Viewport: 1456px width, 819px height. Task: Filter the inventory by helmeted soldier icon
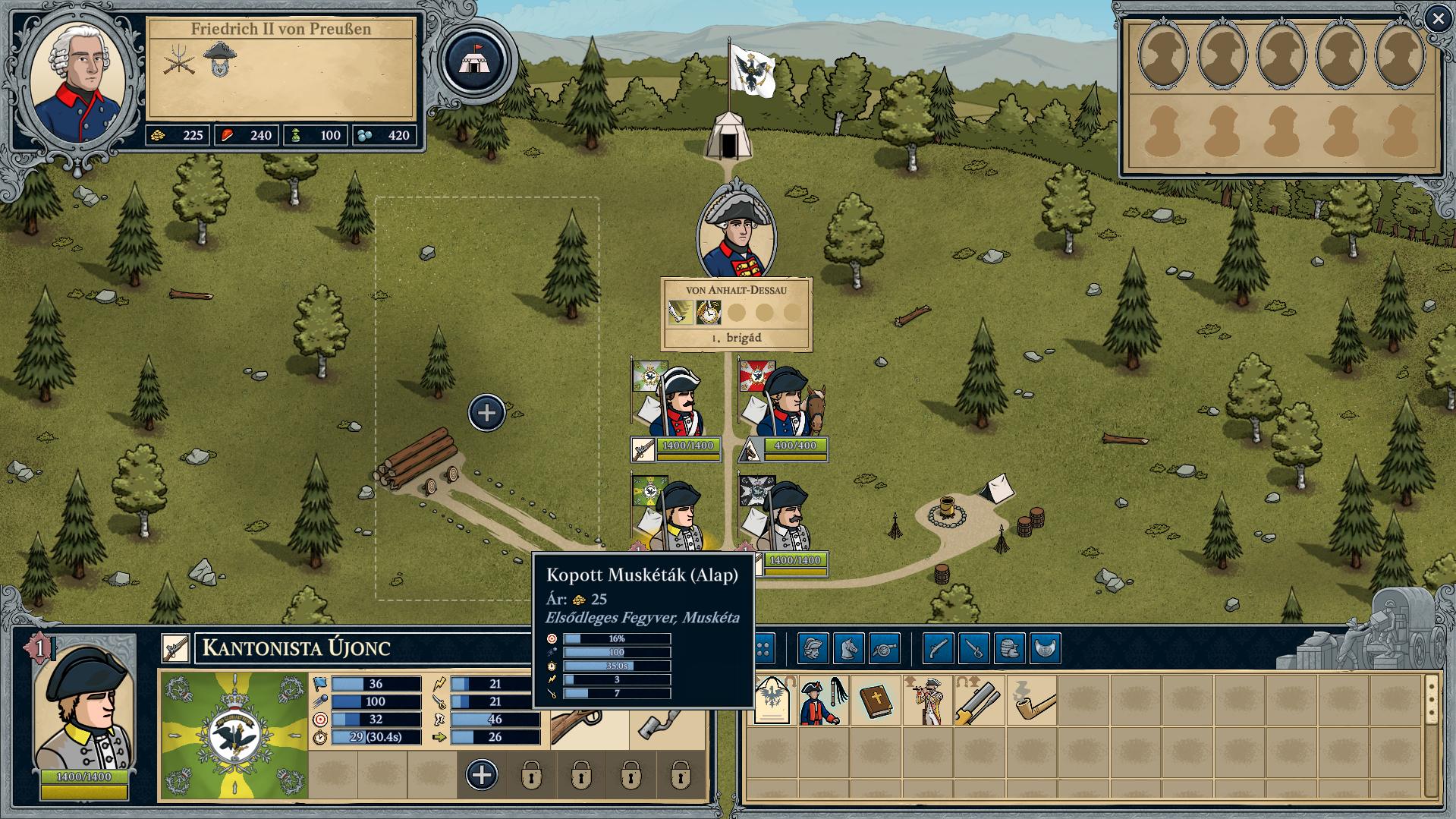[813, 649]
